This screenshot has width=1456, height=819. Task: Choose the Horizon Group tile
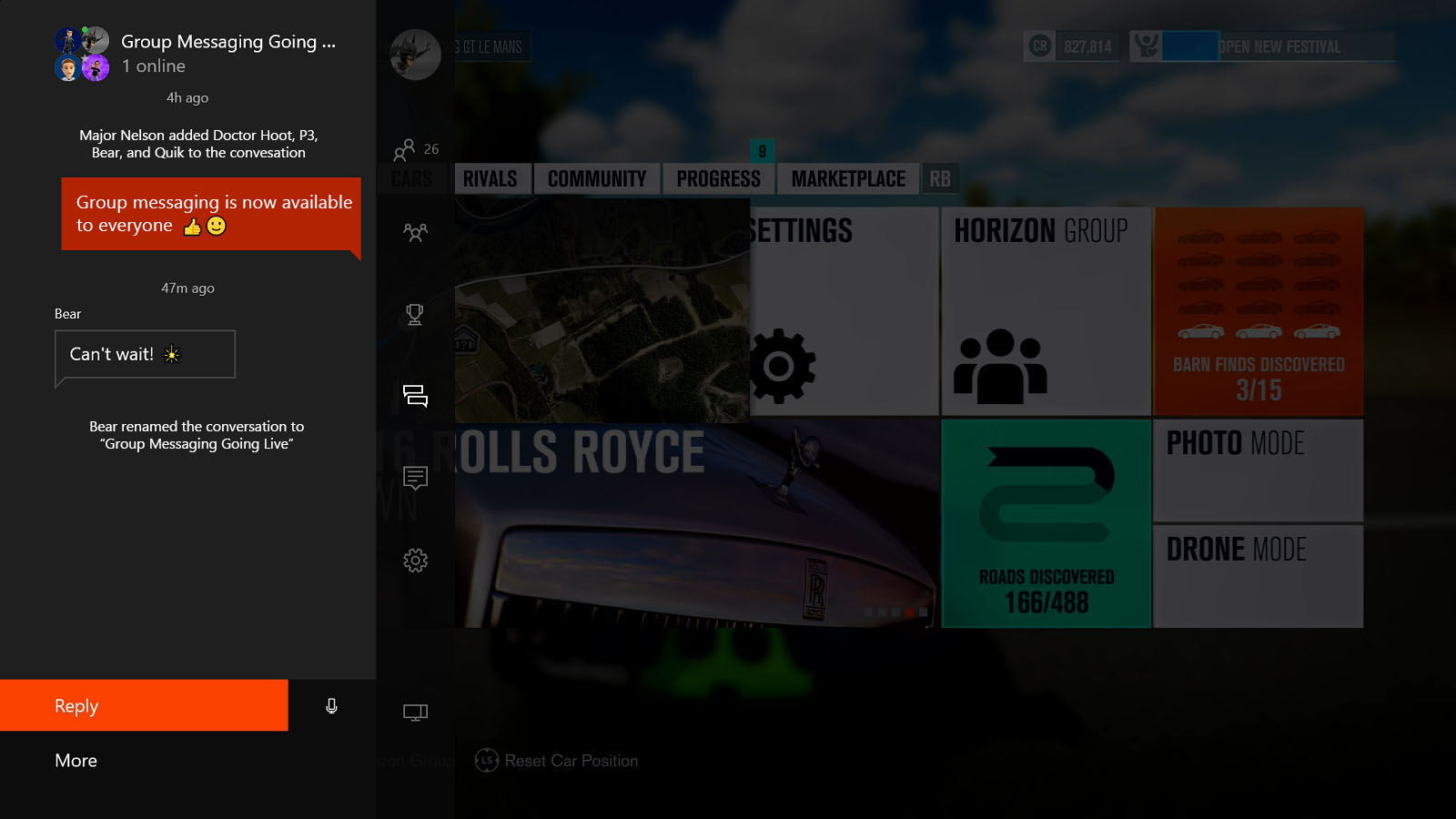(1045, 311)
